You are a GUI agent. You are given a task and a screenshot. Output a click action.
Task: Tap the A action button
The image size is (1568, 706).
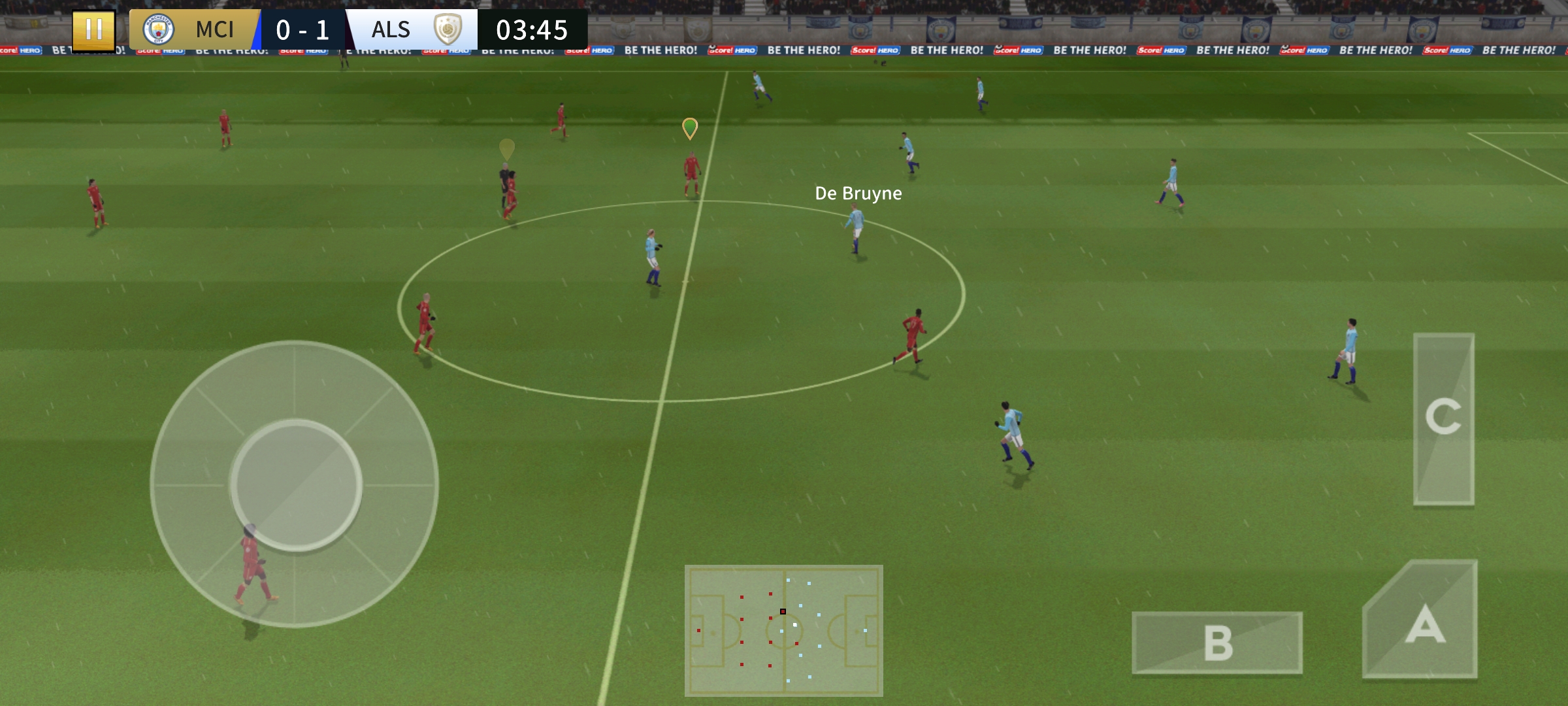[1424, 624]
